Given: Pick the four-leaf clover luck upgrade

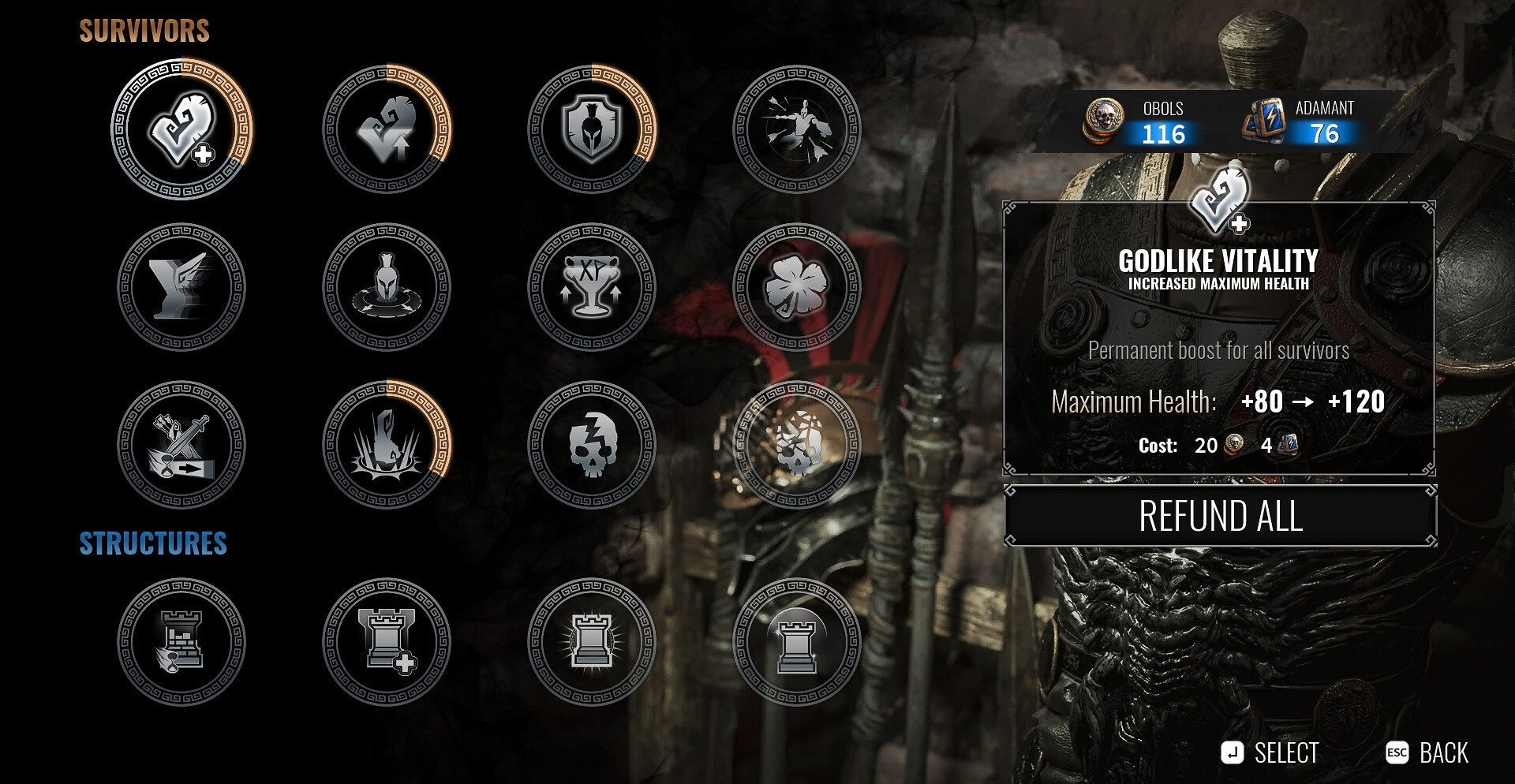Looking at the screenshot, I should [x=797, y=287].
